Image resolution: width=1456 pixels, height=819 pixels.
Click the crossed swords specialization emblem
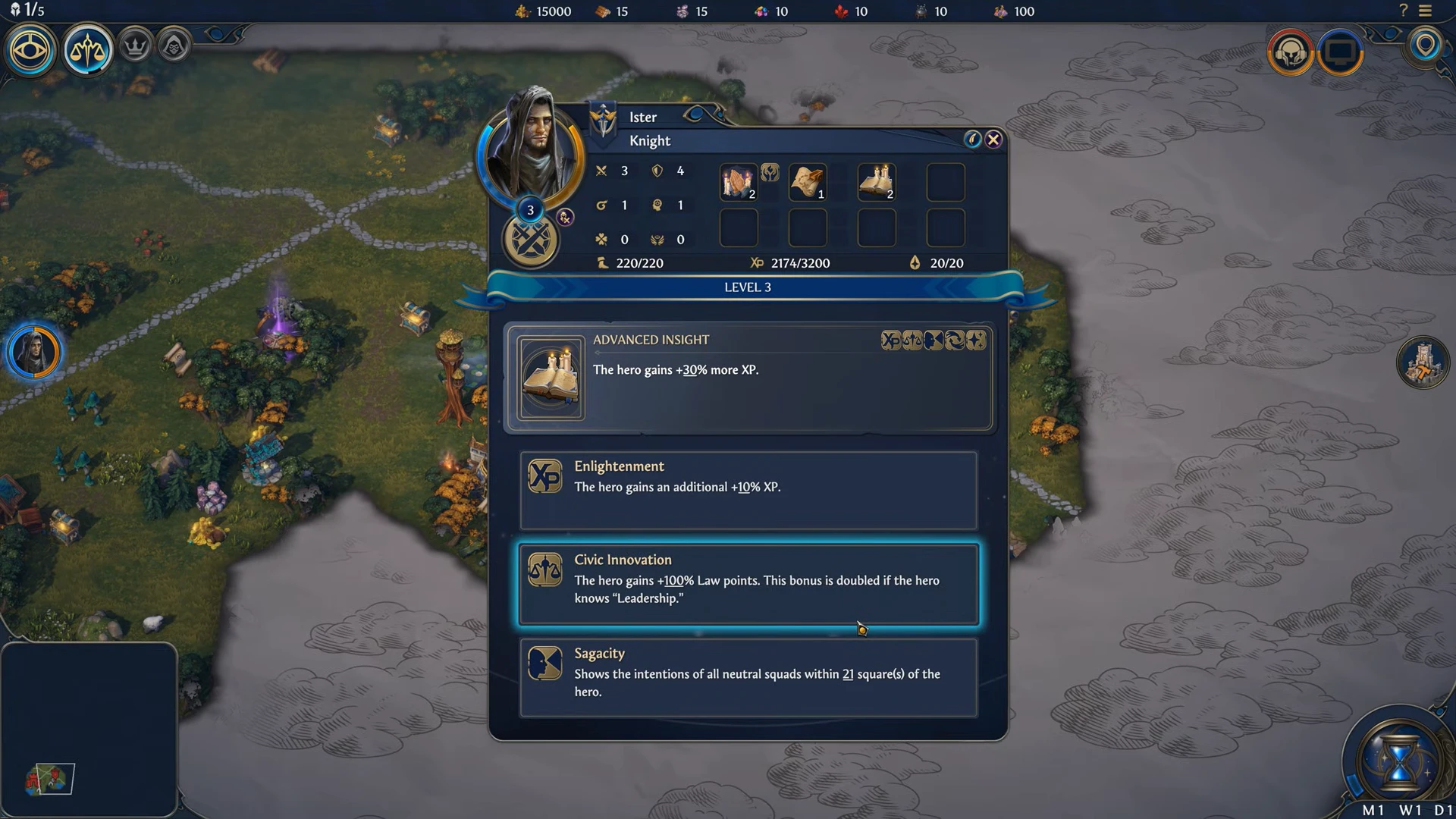click(531, 241)
